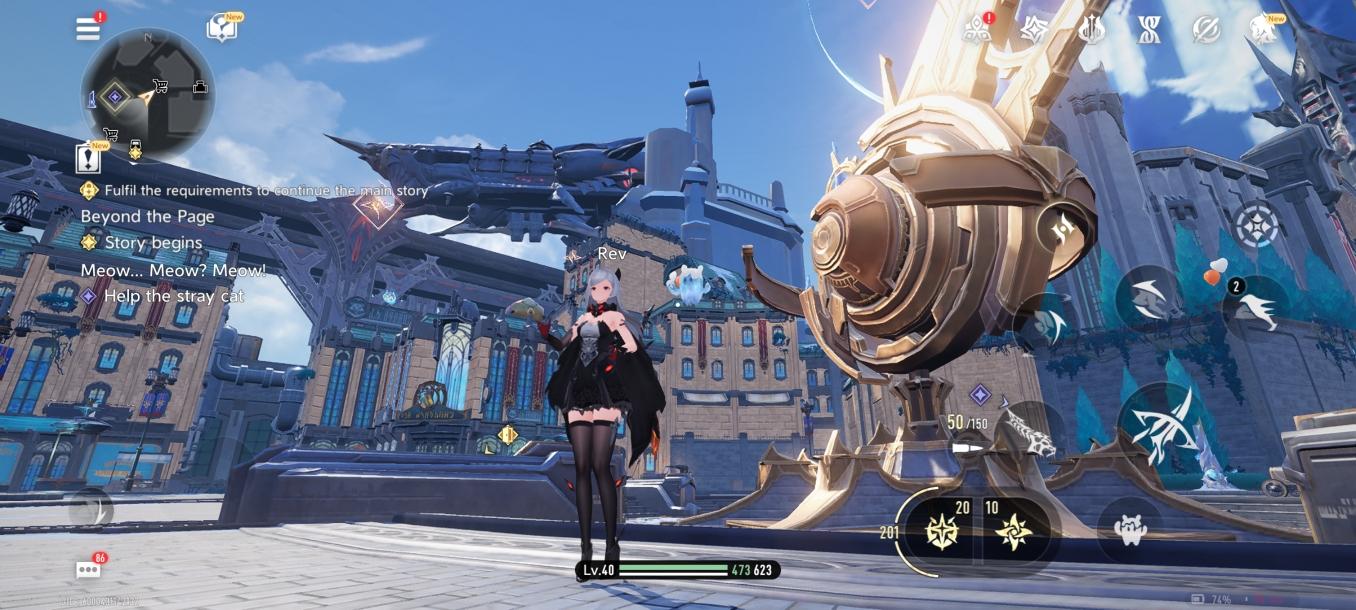Open the chat bubble with 86 messages
1356x610 pixels.
[x=88, y=570]
